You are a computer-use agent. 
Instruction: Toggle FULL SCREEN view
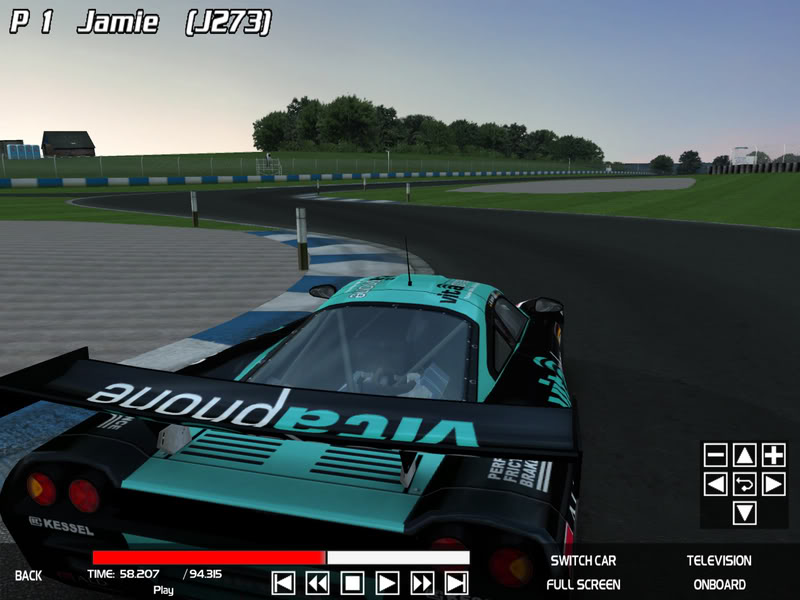click(x=583, y=584)
